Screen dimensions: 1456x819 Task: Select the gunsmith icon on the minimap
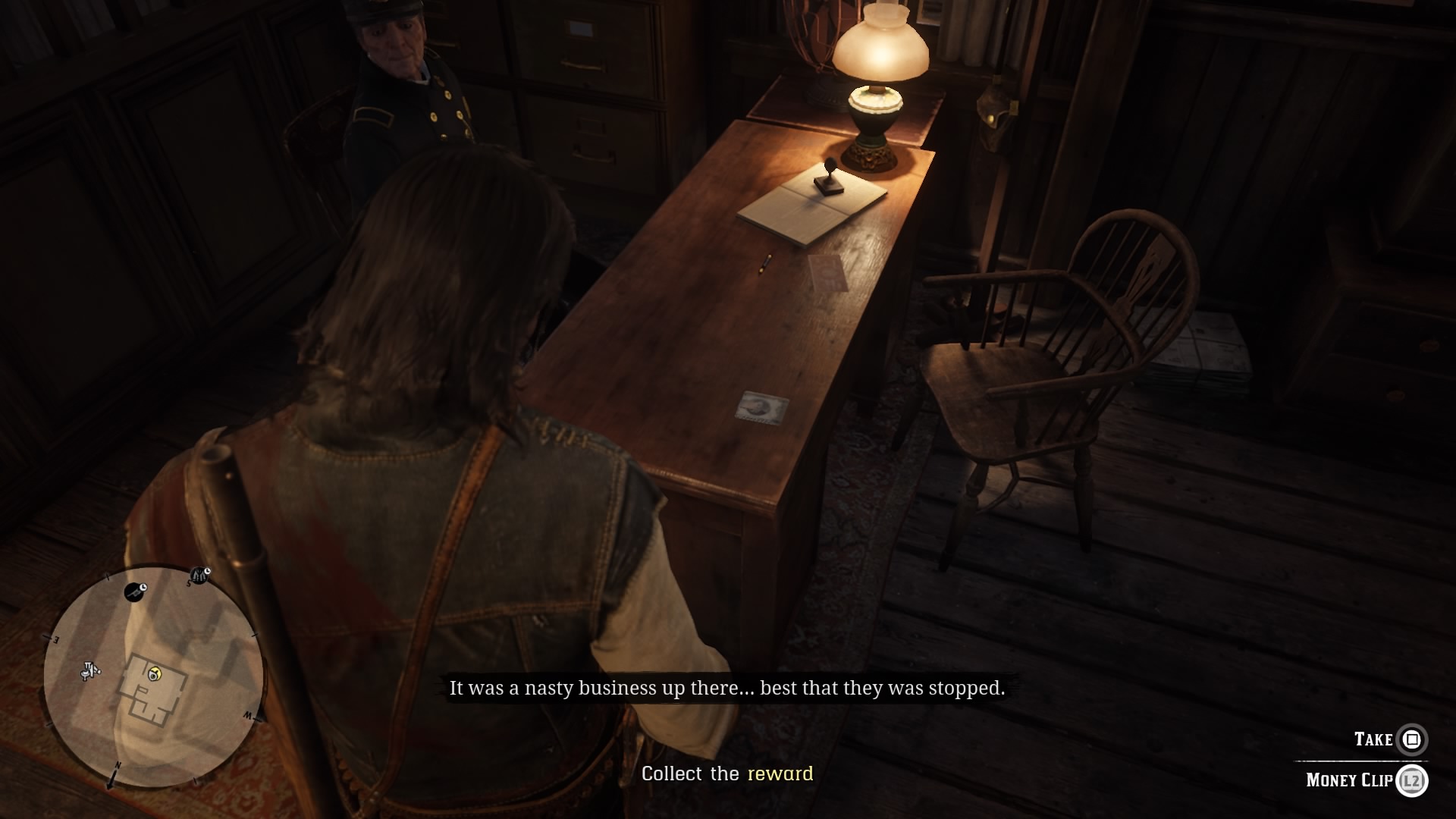click(x=134, y=591)
